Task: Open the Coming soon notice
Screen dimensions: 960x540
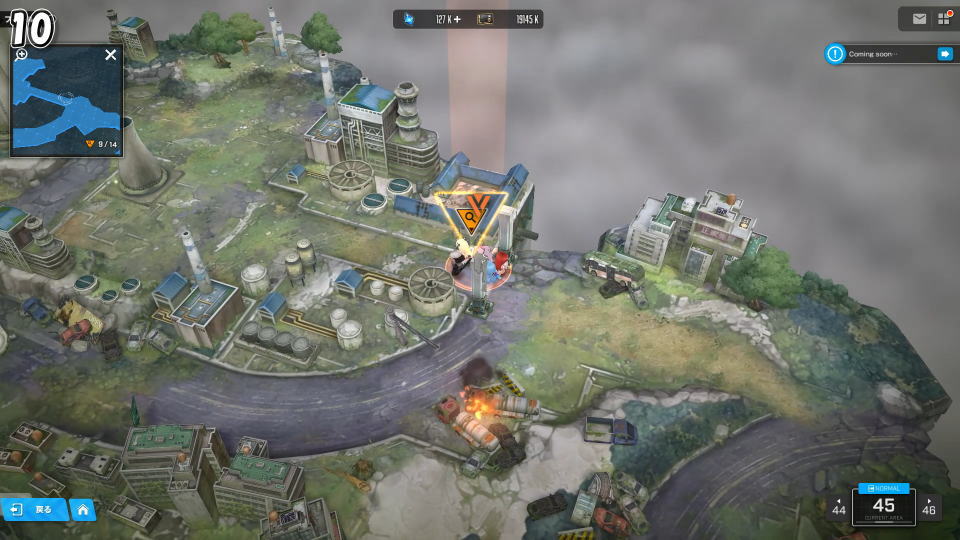Action: tap(880, 54)
